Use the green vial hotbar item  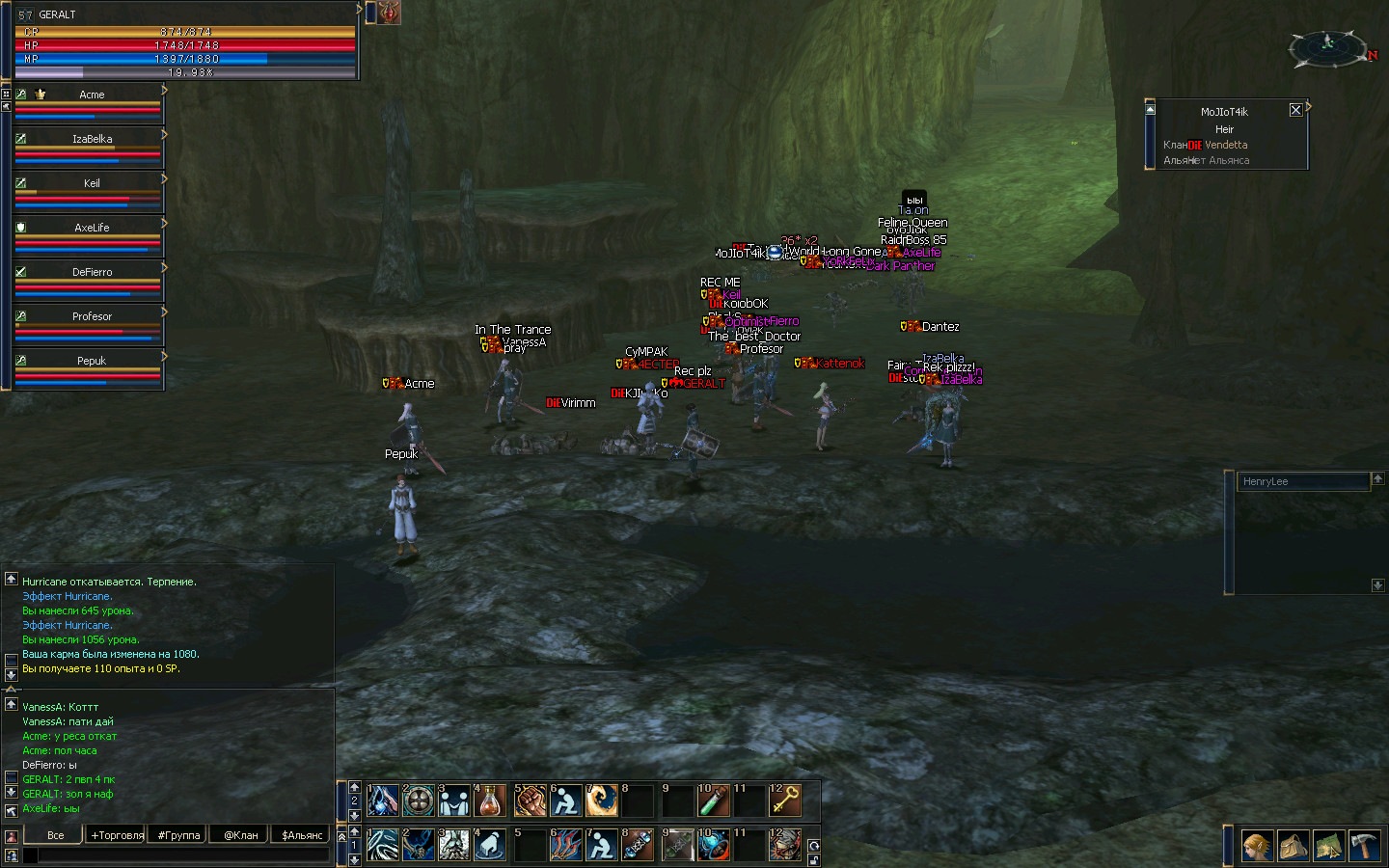712,800
